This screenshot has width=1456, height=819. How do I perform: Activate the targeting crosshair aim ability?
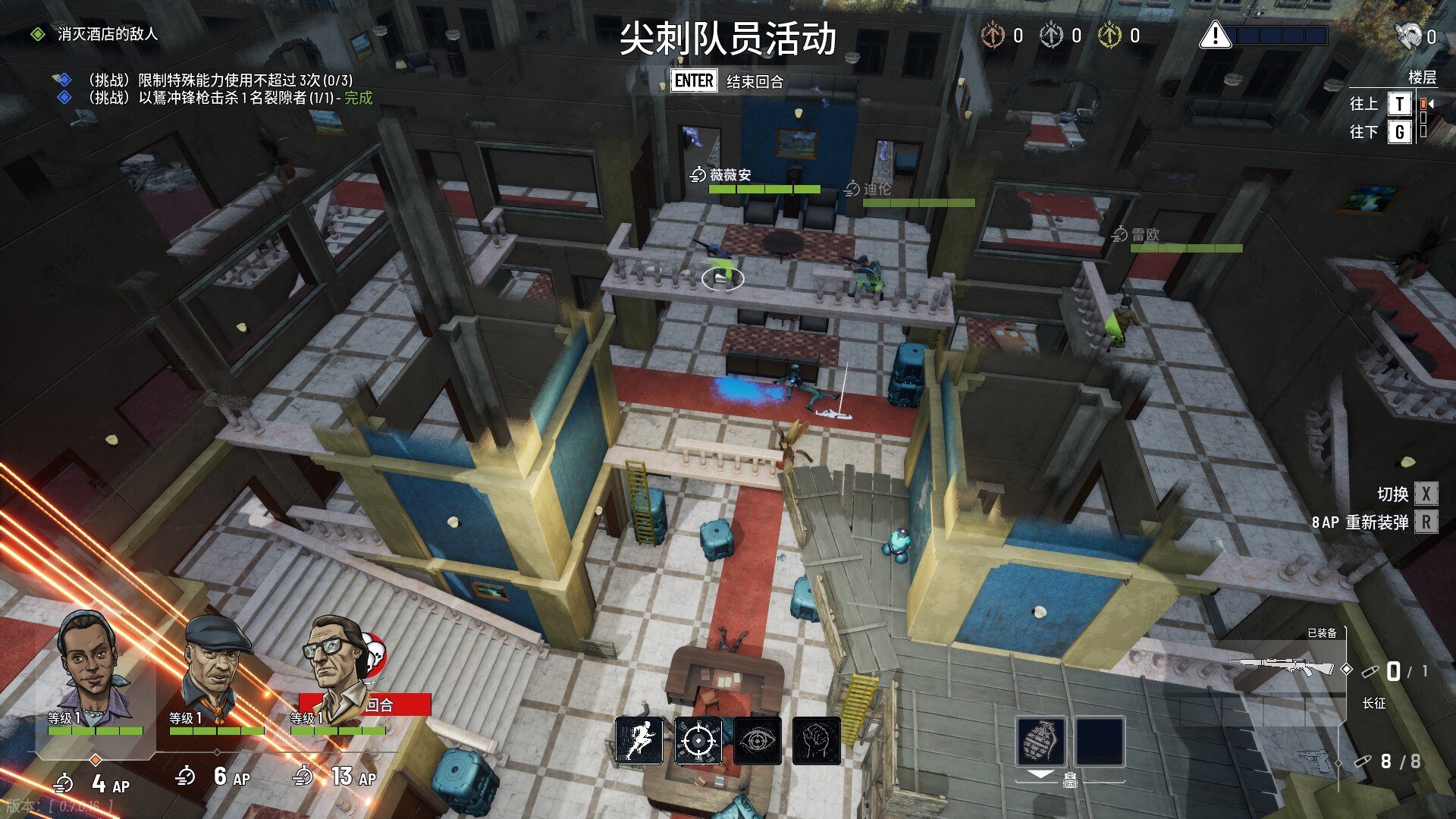click(x=698, y=742)
